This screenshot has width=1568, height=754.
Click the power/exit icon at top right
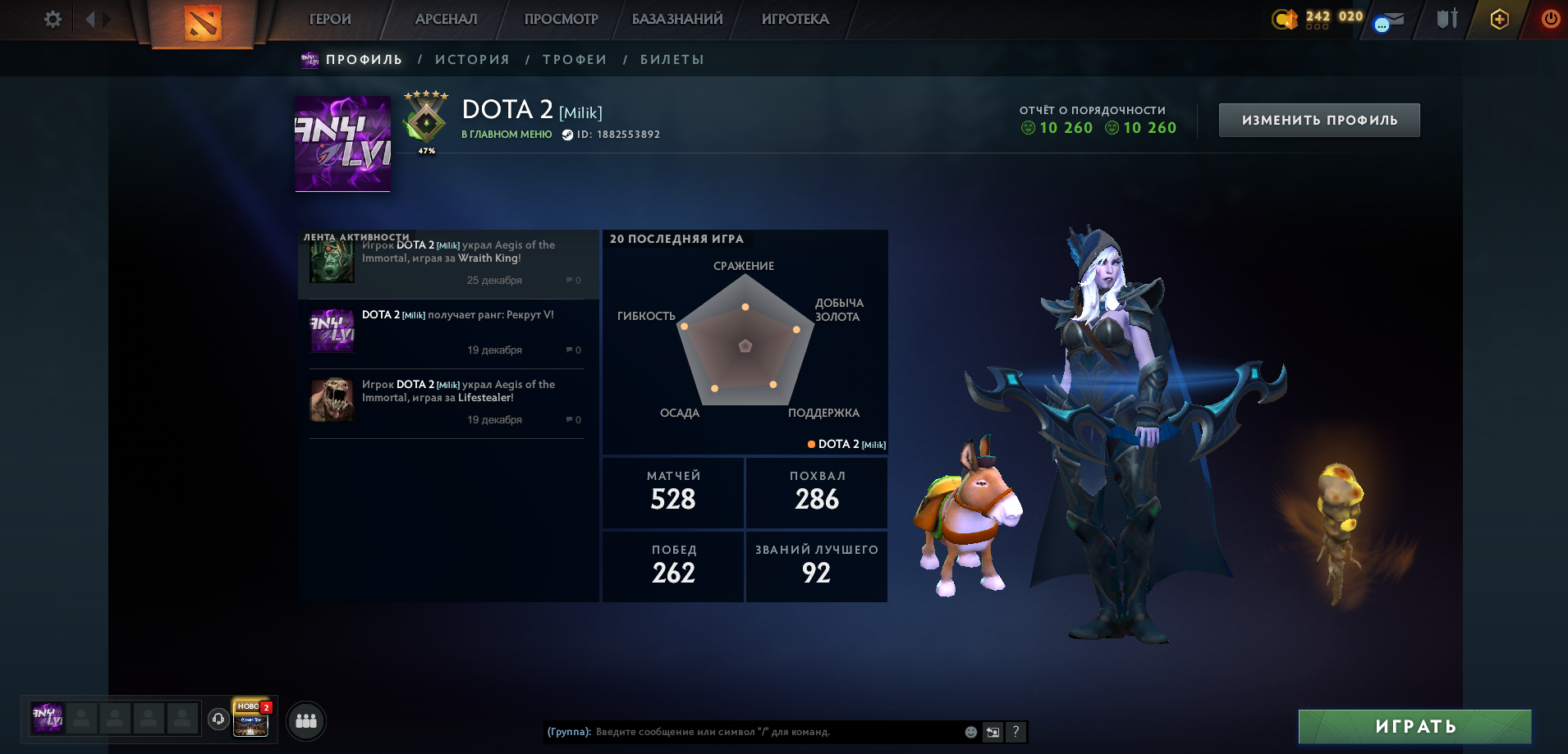[x=1550, y=18]
